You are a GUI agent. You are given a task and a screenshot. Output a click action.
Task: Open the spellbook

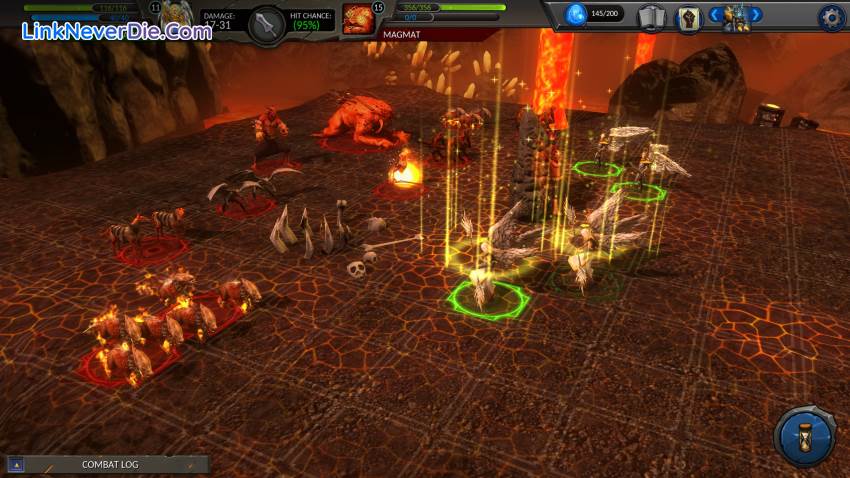click(x=651, y=16)
